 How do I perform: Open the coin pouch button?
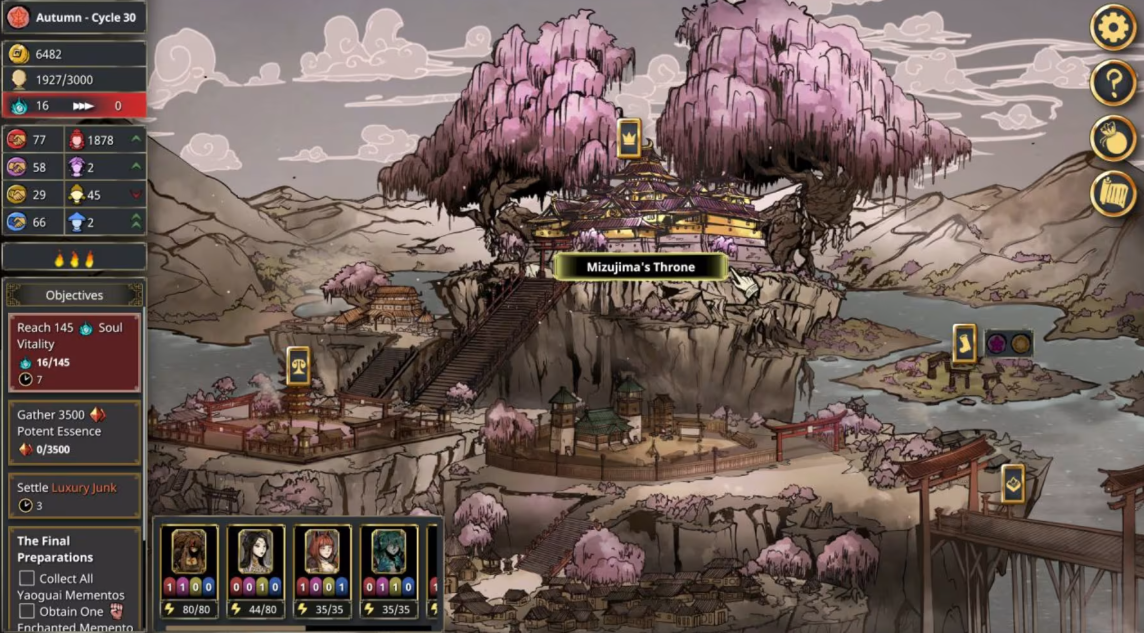pos(1112,138)
